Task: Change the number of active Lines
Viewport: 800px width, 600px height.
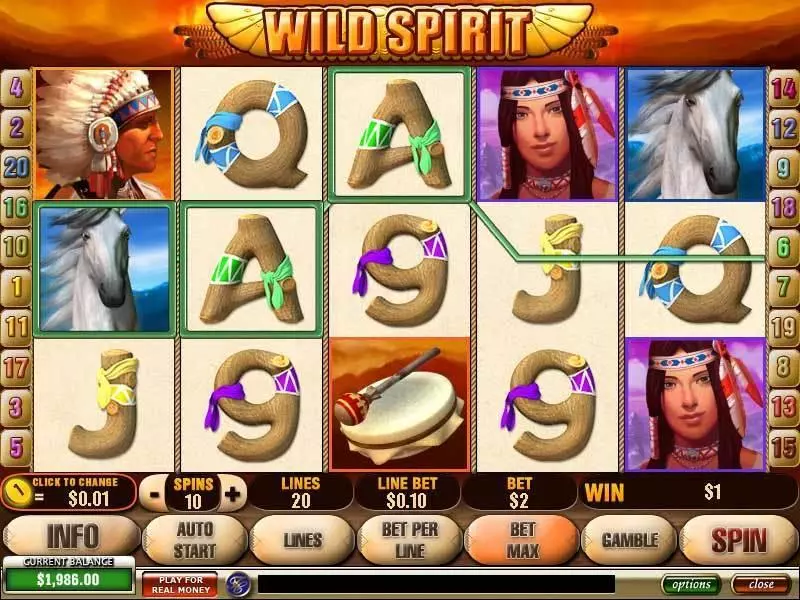Action: (301, 541)
